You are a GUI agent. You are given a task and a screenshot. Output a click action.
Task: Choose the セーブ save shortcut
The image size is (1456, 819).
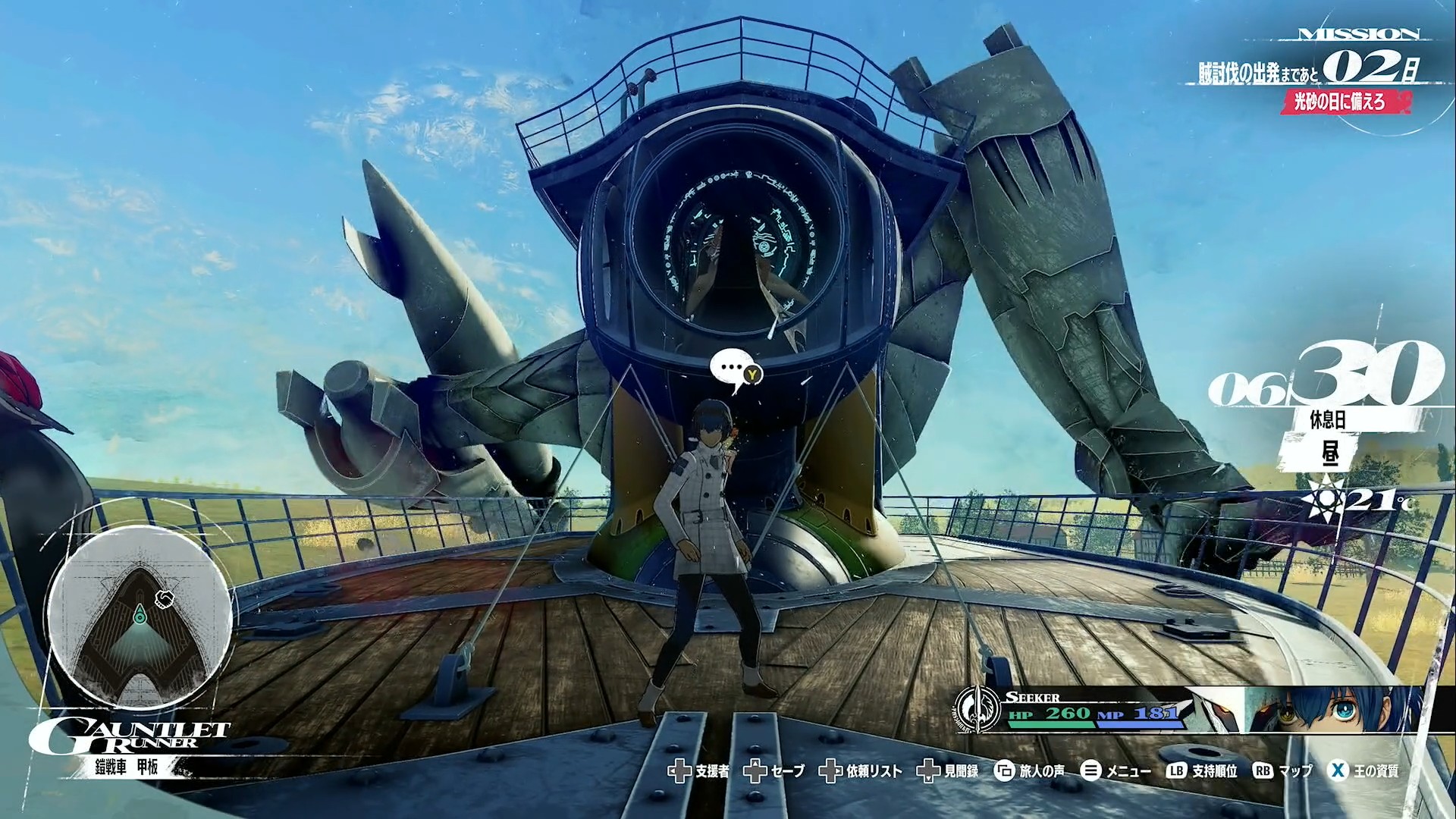(774, 771)
